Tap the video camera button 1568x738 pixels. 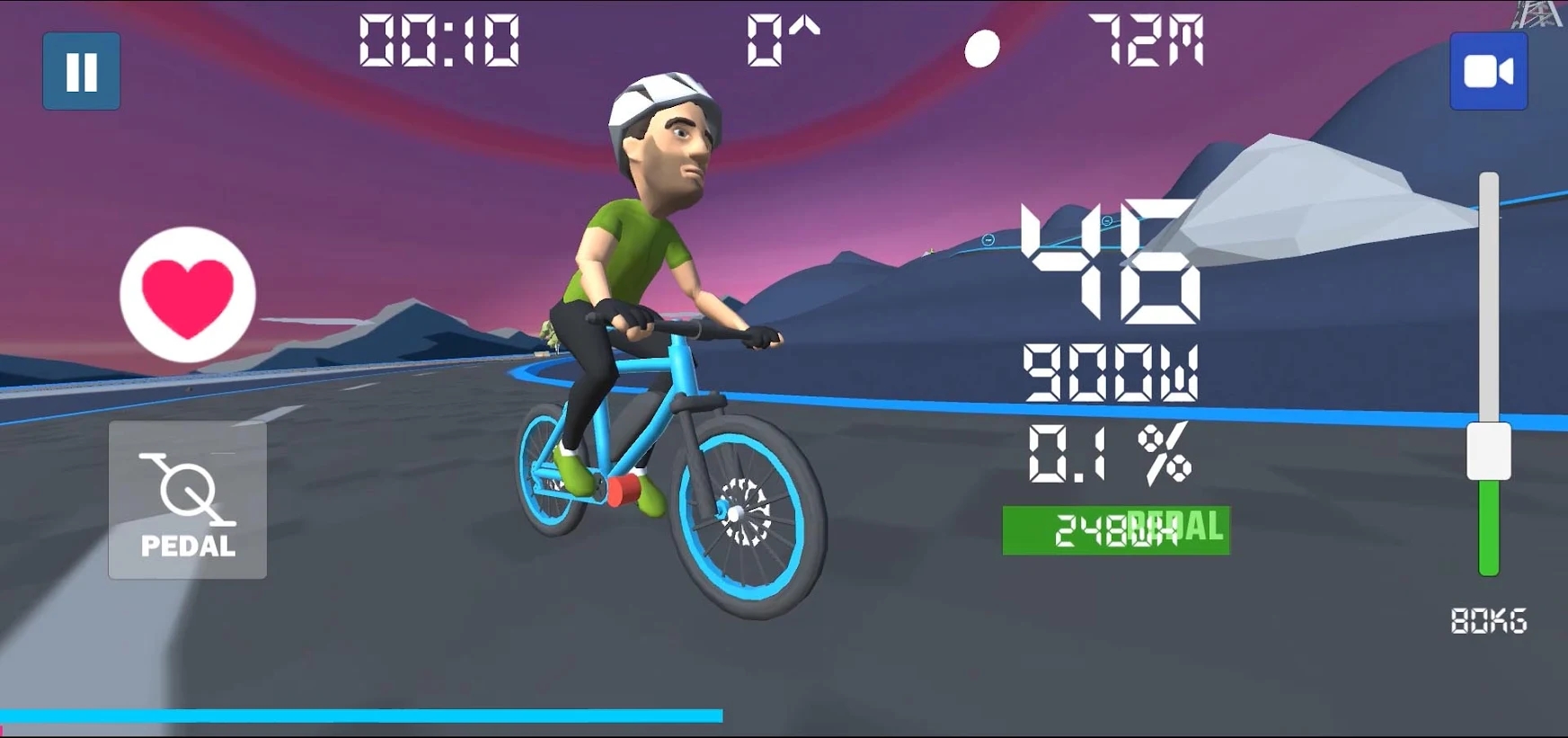click(x=1488, y=72)
